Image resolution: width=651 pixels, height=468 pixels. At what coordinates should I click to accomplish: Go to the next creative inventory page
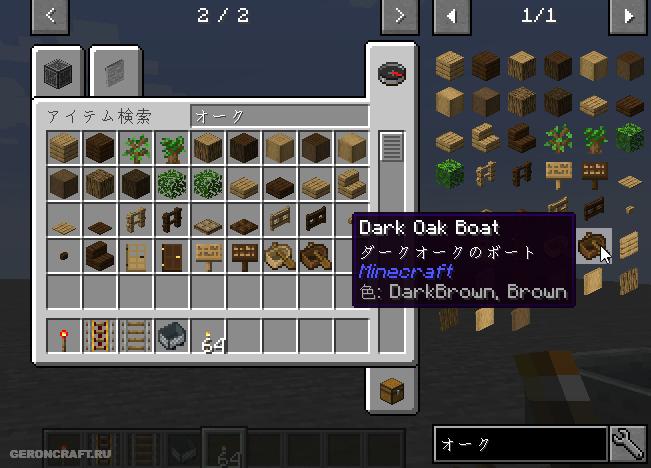(x=399, y=15)
